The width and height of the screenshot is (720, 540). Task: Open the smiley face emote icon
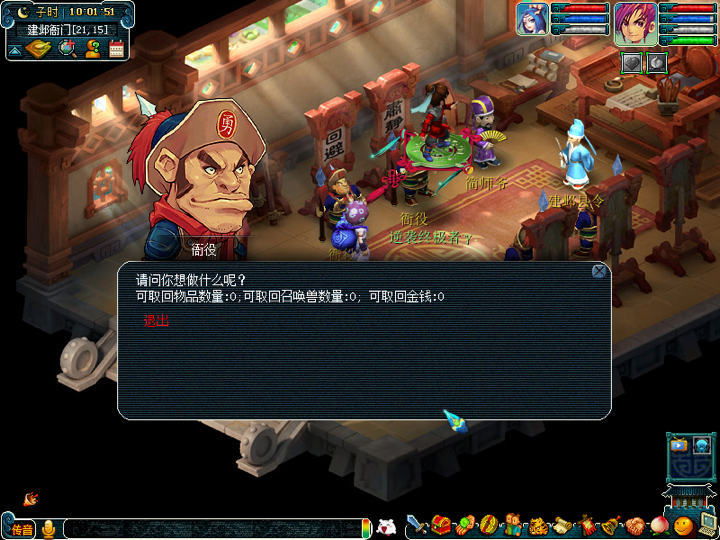pos(684,525)
